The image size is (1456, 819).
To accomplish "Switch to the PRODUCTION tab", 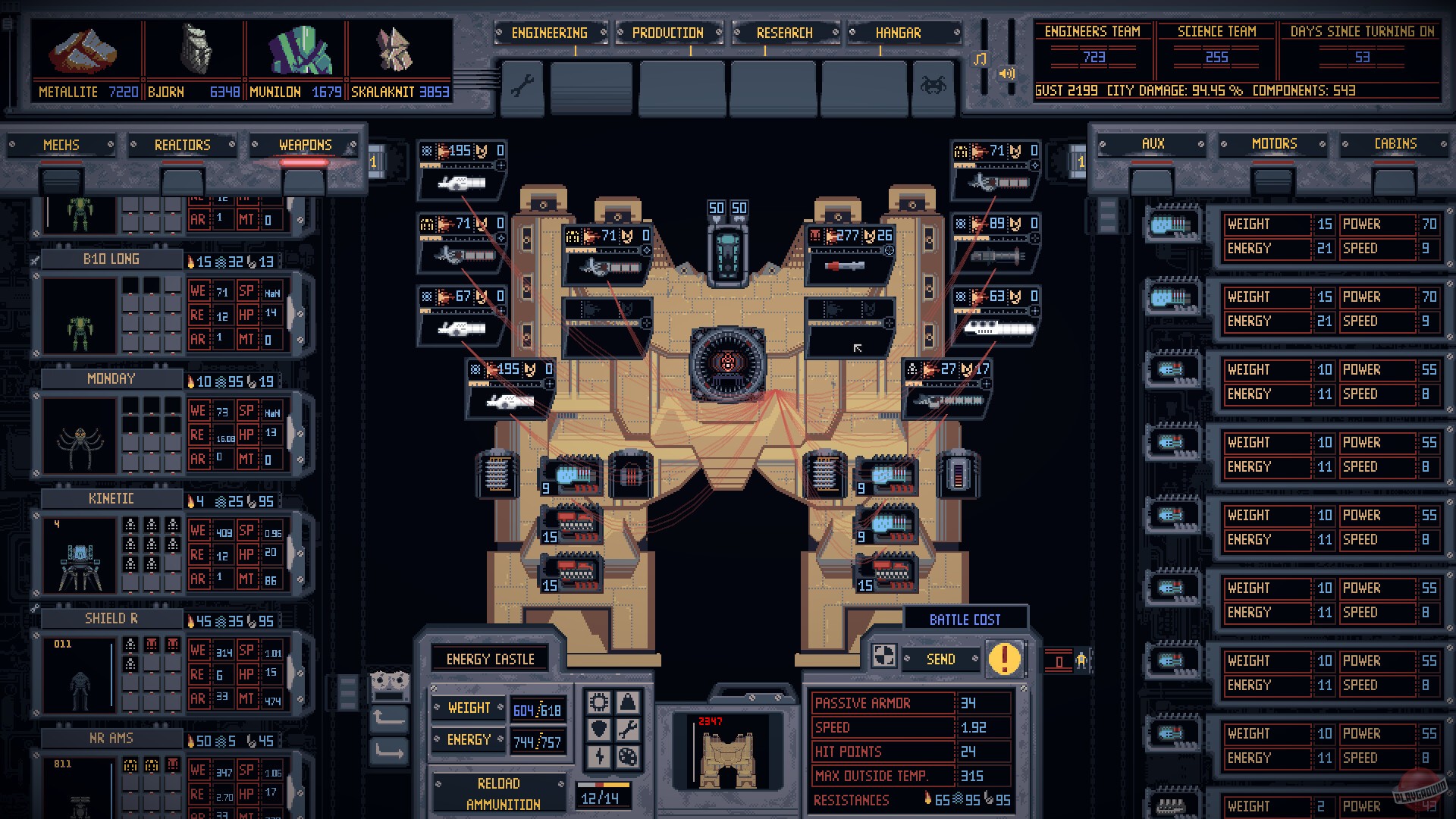I will click(x=667, y=33).
